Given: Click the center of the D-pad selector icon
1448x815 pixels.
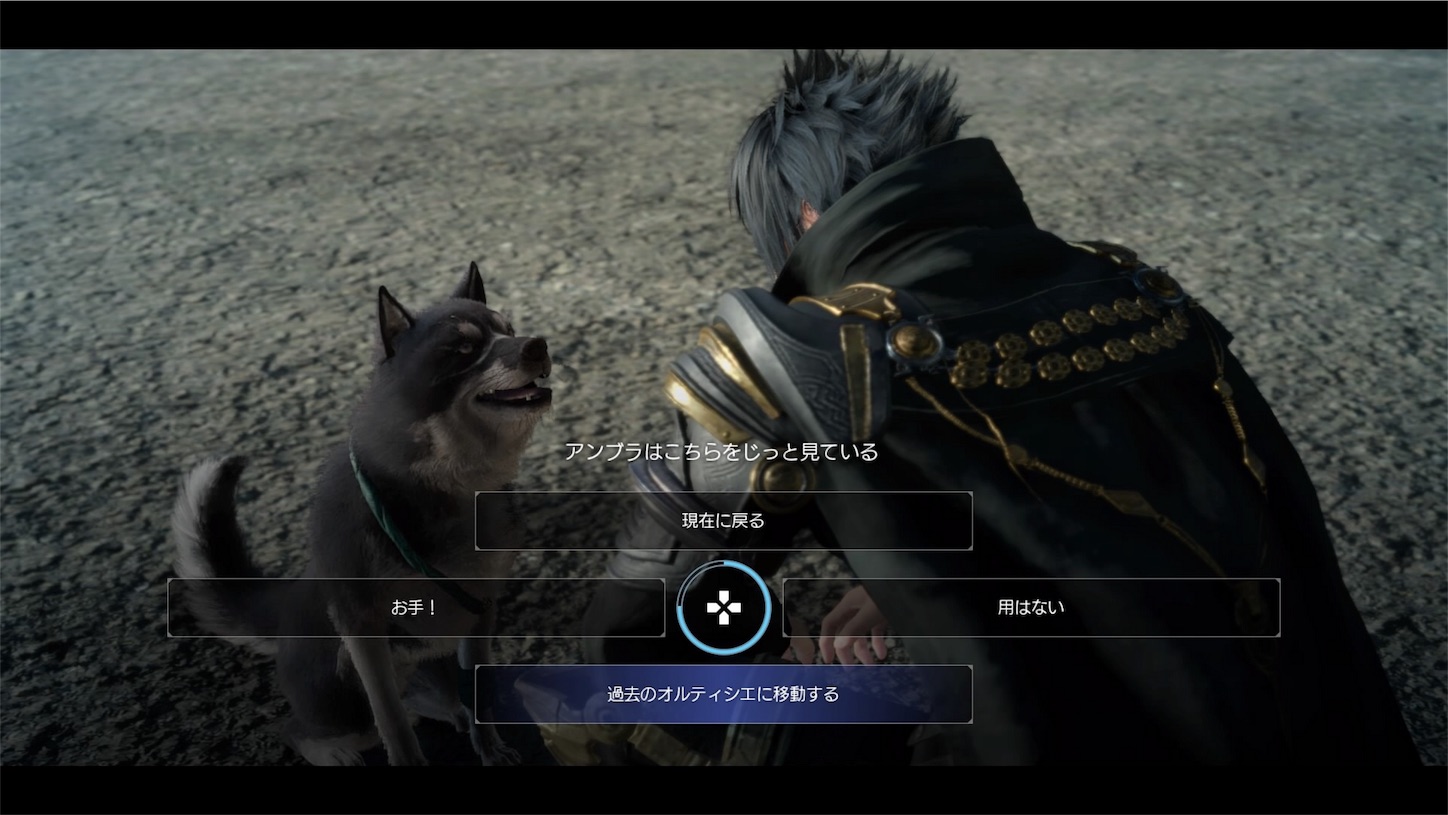Looking at the screenshot, I should tap(724, 607).
